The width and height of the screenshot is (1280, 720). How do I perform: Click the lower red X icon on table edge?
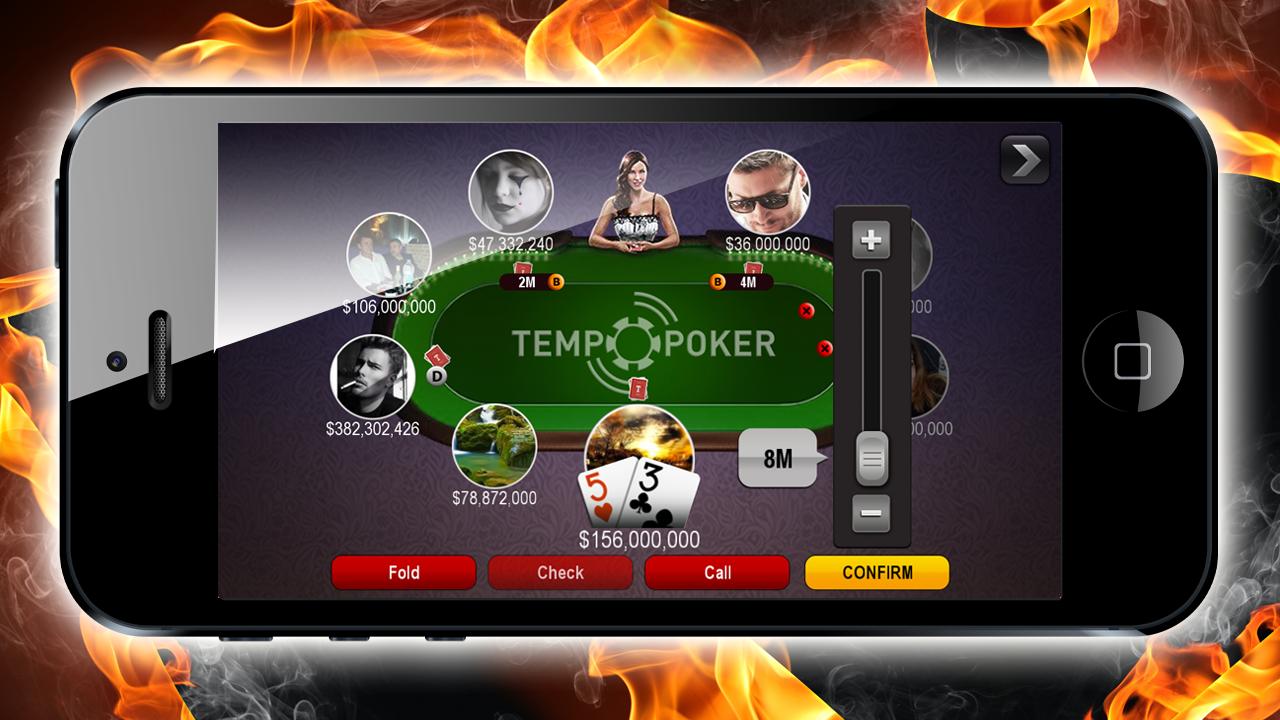[824, 349]
